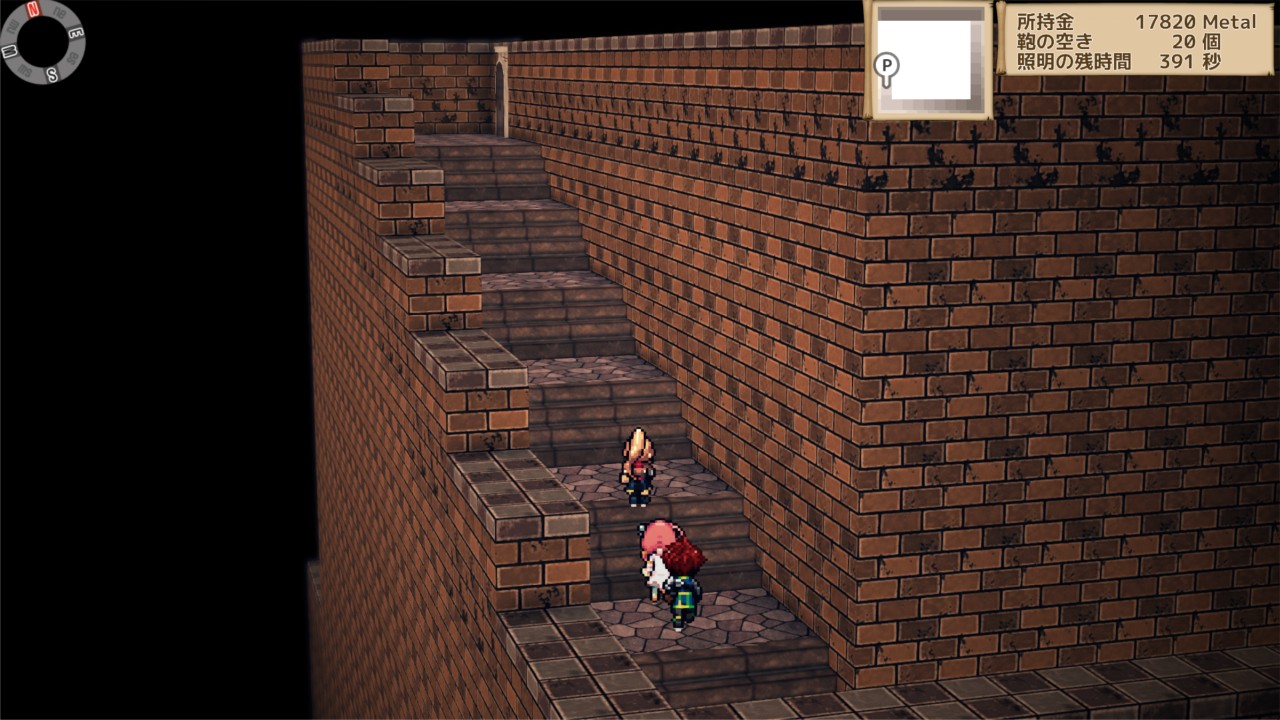
Task: Click the compass in the corner
Action: click(x=44, y=41)
